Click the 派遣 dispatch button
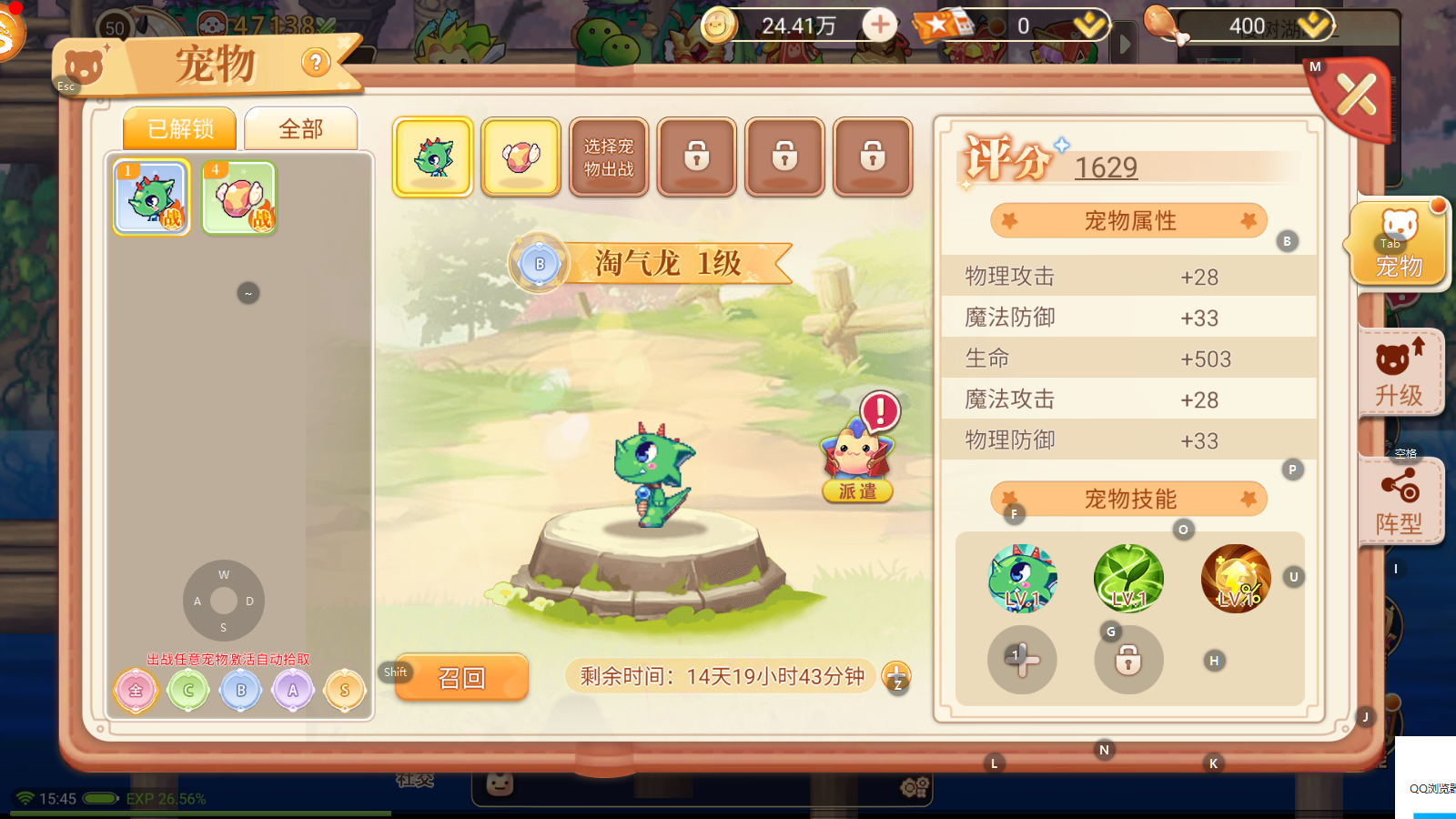This screenshot has width=1456, height=819. pos(857,491)
